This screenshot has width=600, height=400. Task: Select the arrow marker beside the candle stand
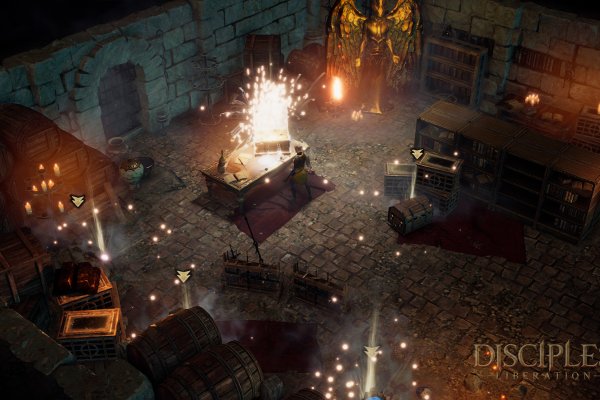click(78, 201)
